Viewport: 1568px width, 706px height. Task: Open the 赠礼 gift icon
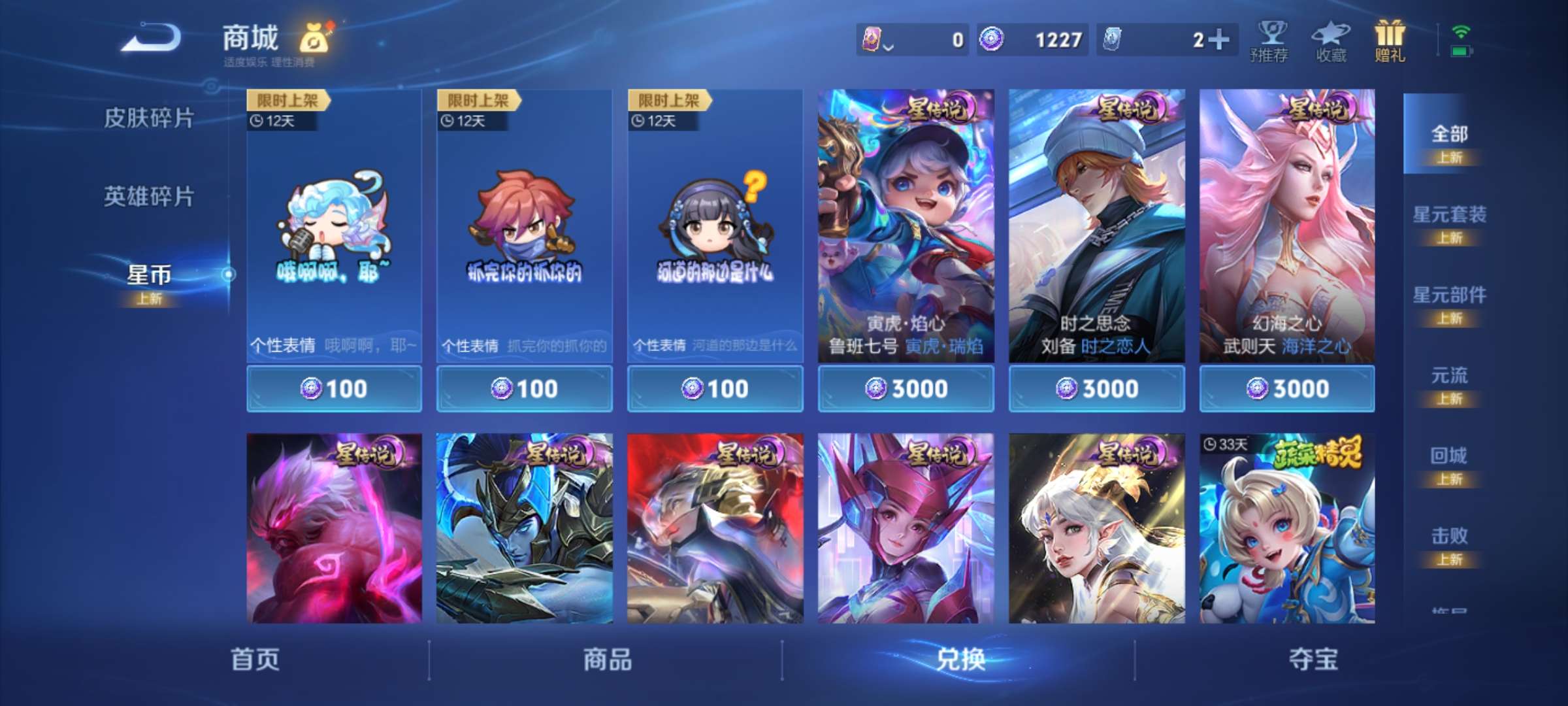[1390, 41]
